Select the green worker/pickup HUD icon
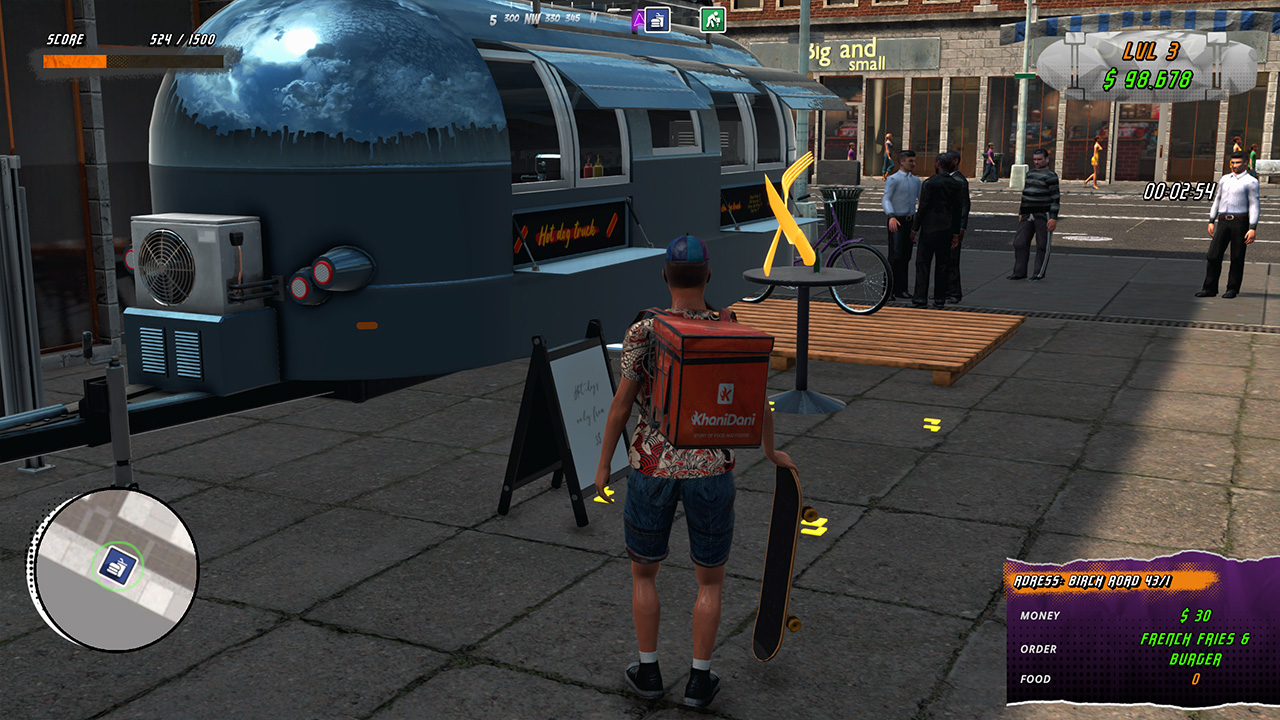The height and width of the screenshot is (720, 1280). [x=713, y=17]
